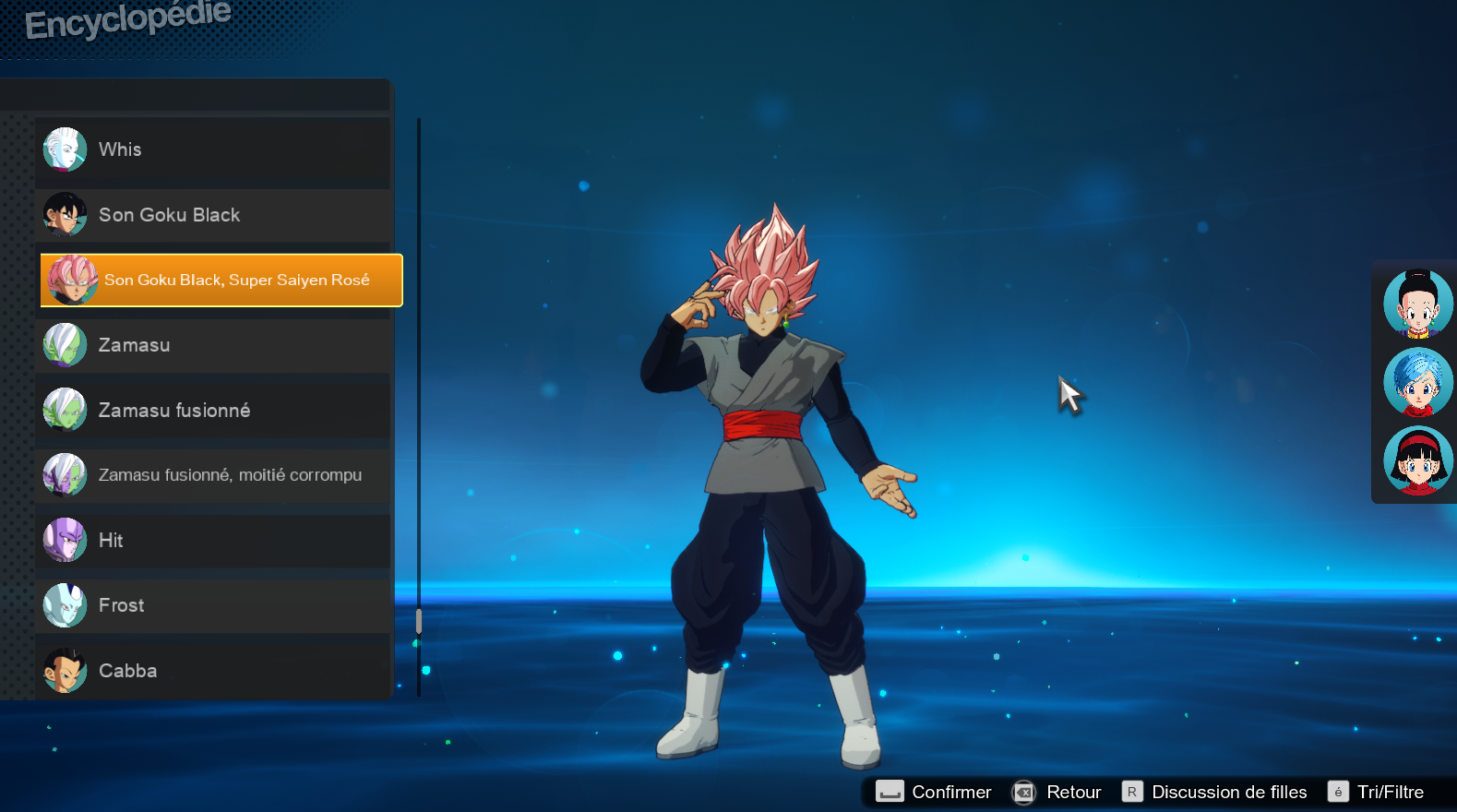Viewport: 1457px width, 812px height.
Task: Select Cabba in the encyclopedia list
Action: [x=212, y=671]
